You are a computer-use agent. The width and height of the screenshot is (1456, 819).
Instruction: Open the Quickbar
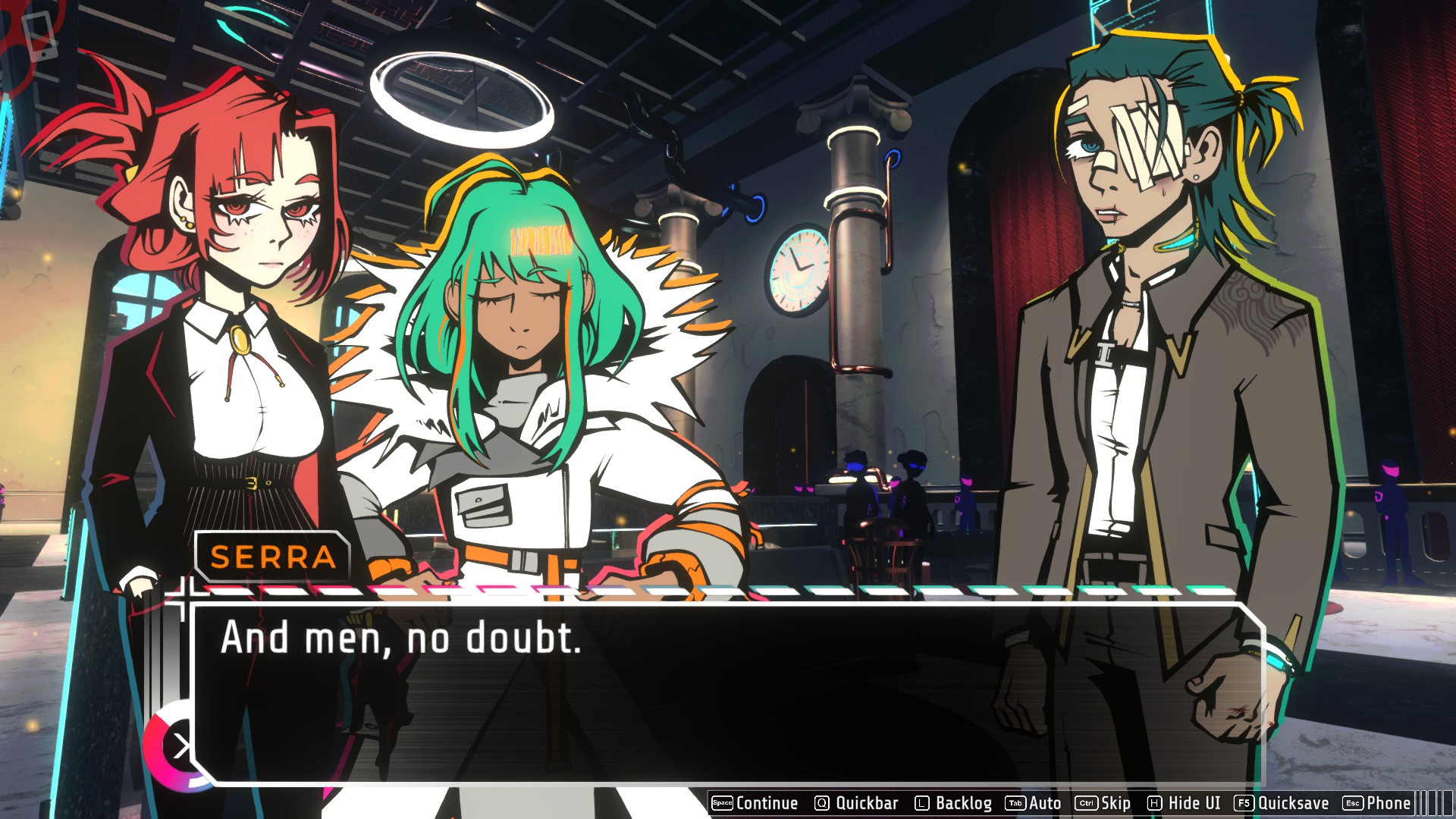(856, 803)
